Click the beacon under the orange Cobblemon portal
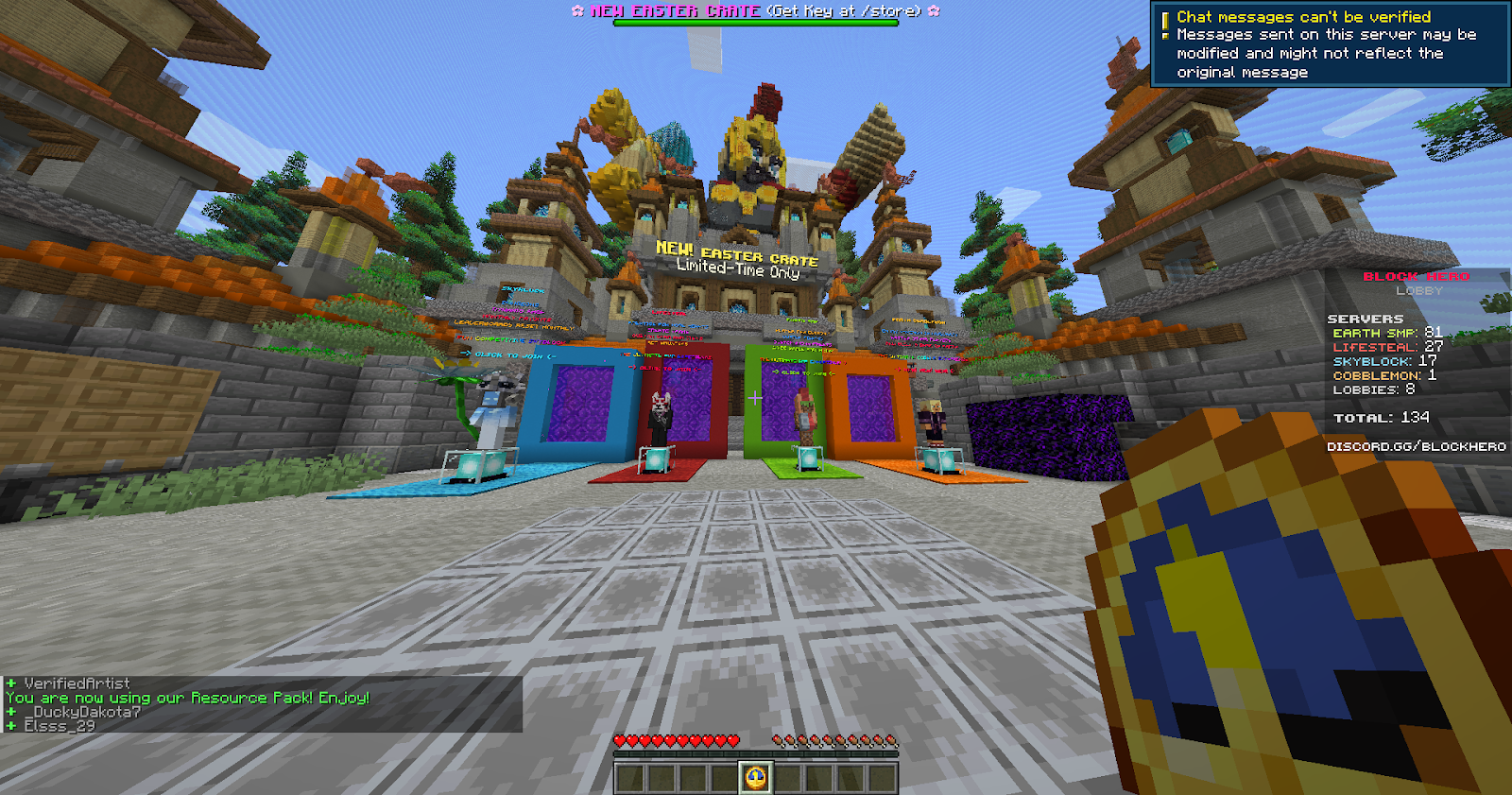This screenshot has width=1512, height=795. (x=937, y=460)
